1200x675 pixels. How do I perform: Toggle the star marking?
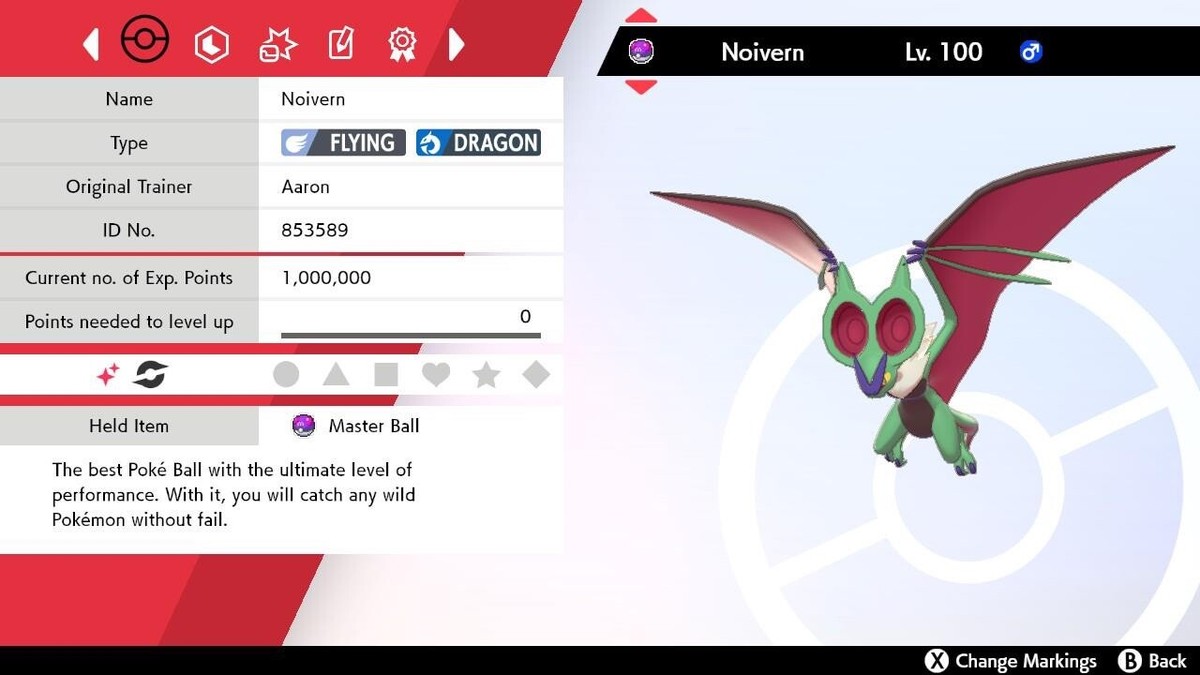[x=486, y=375]
